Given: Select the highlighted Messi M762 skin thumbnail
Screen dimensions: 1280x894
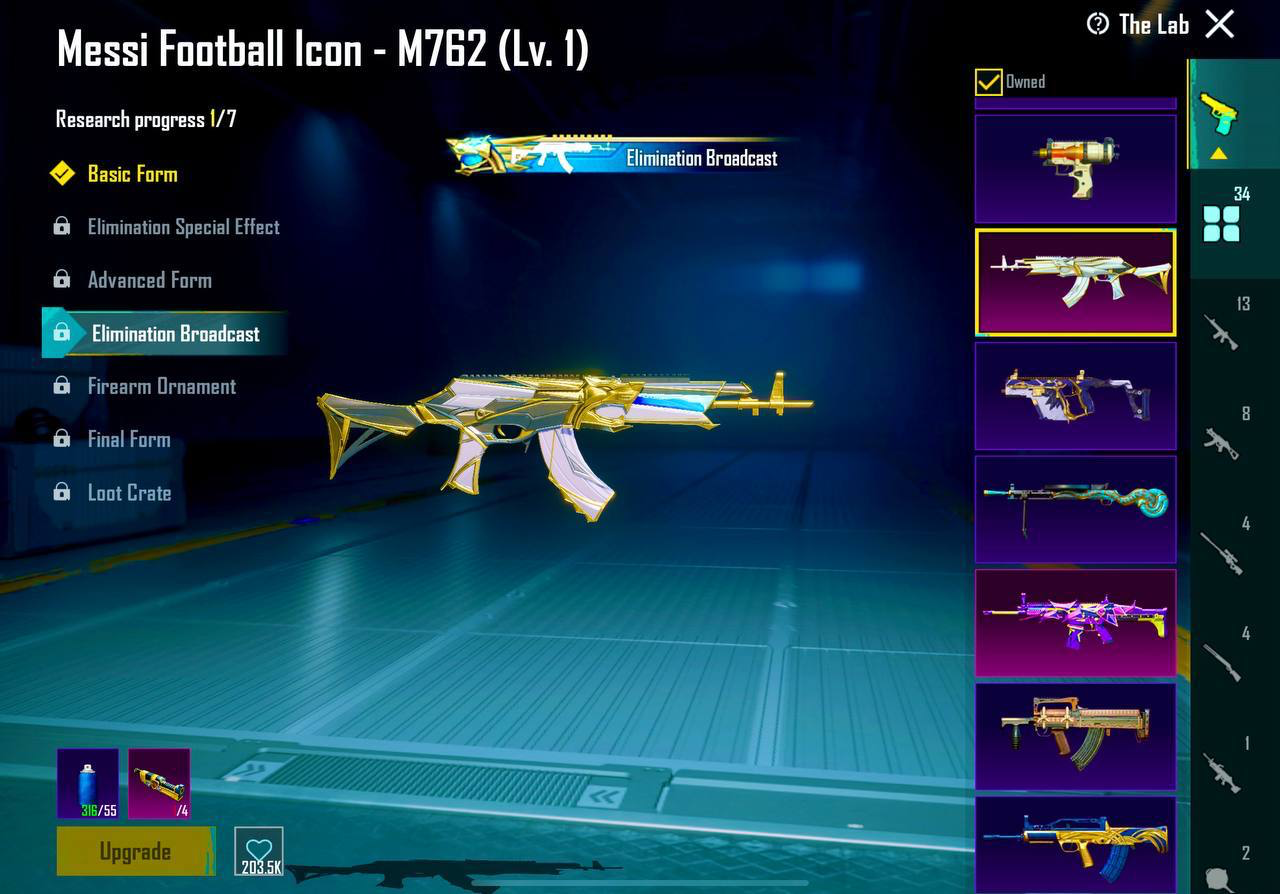Looking at the screenshot, I should [1075, 281].
